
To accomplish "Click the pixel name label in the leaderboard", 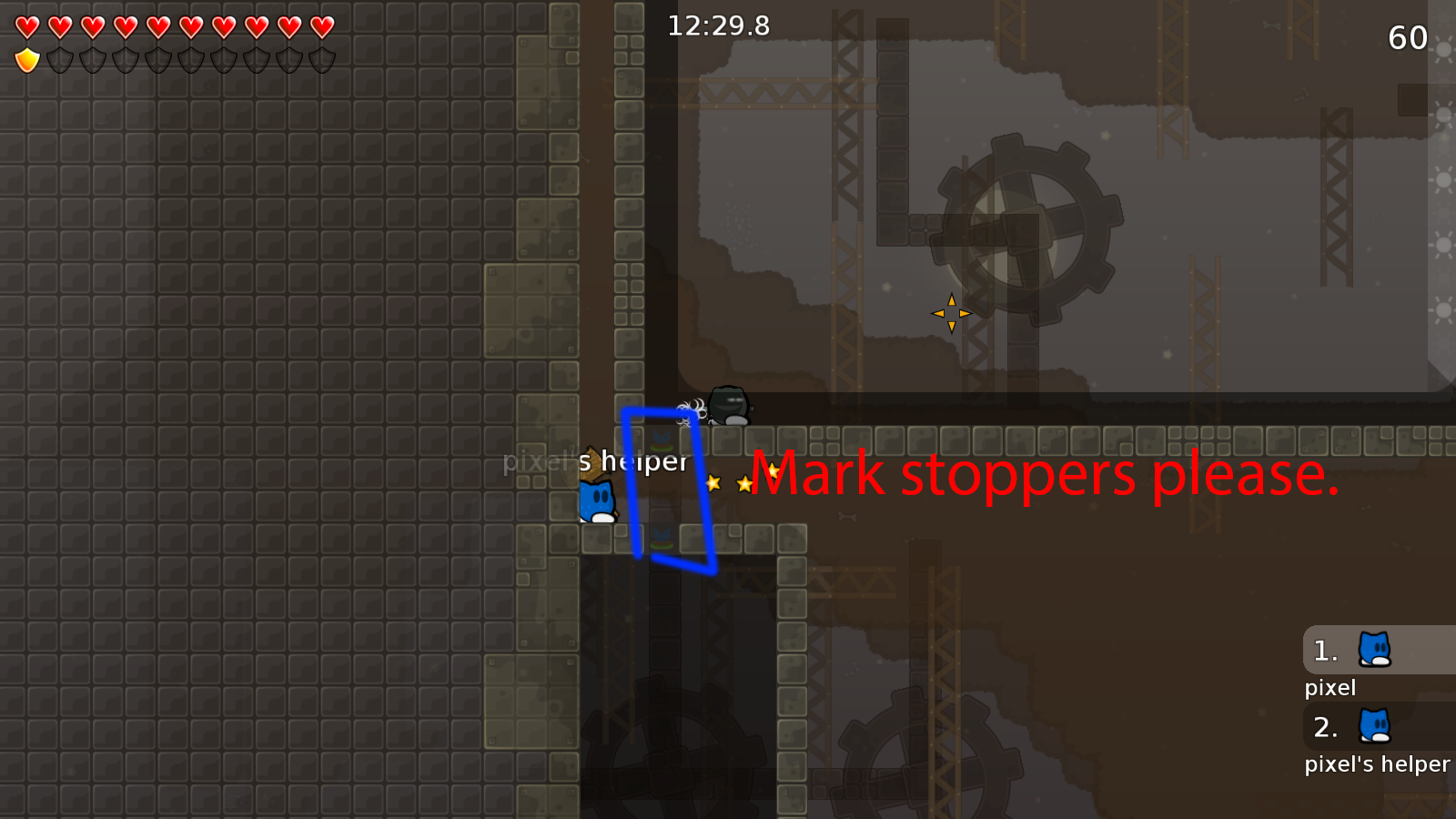I will pyautogui.click(x=1330, y=688).
